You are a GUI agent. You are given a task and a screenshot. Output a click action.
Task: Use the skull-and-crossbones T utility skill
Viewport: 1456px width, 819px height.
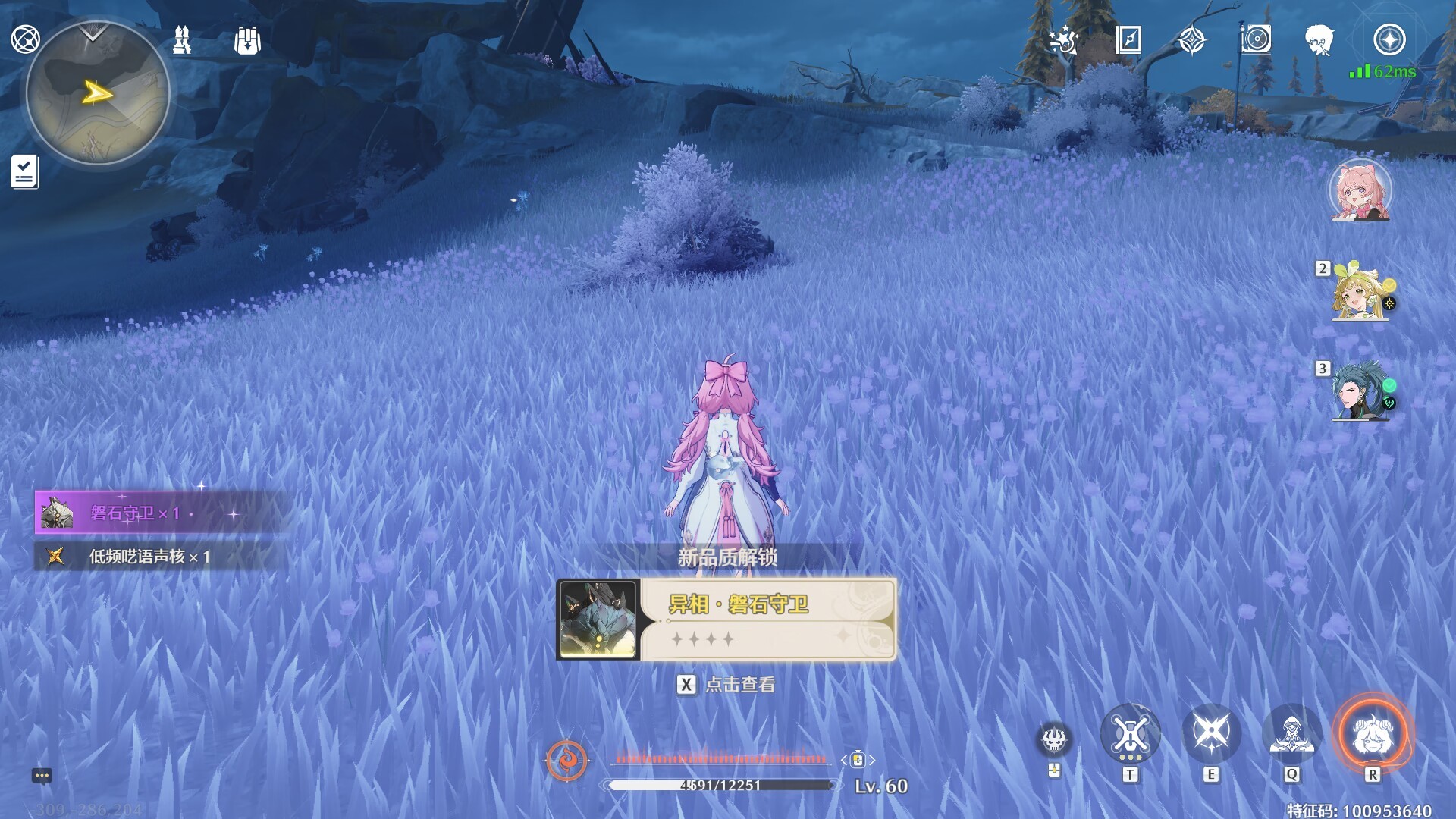click(1130, 734)
